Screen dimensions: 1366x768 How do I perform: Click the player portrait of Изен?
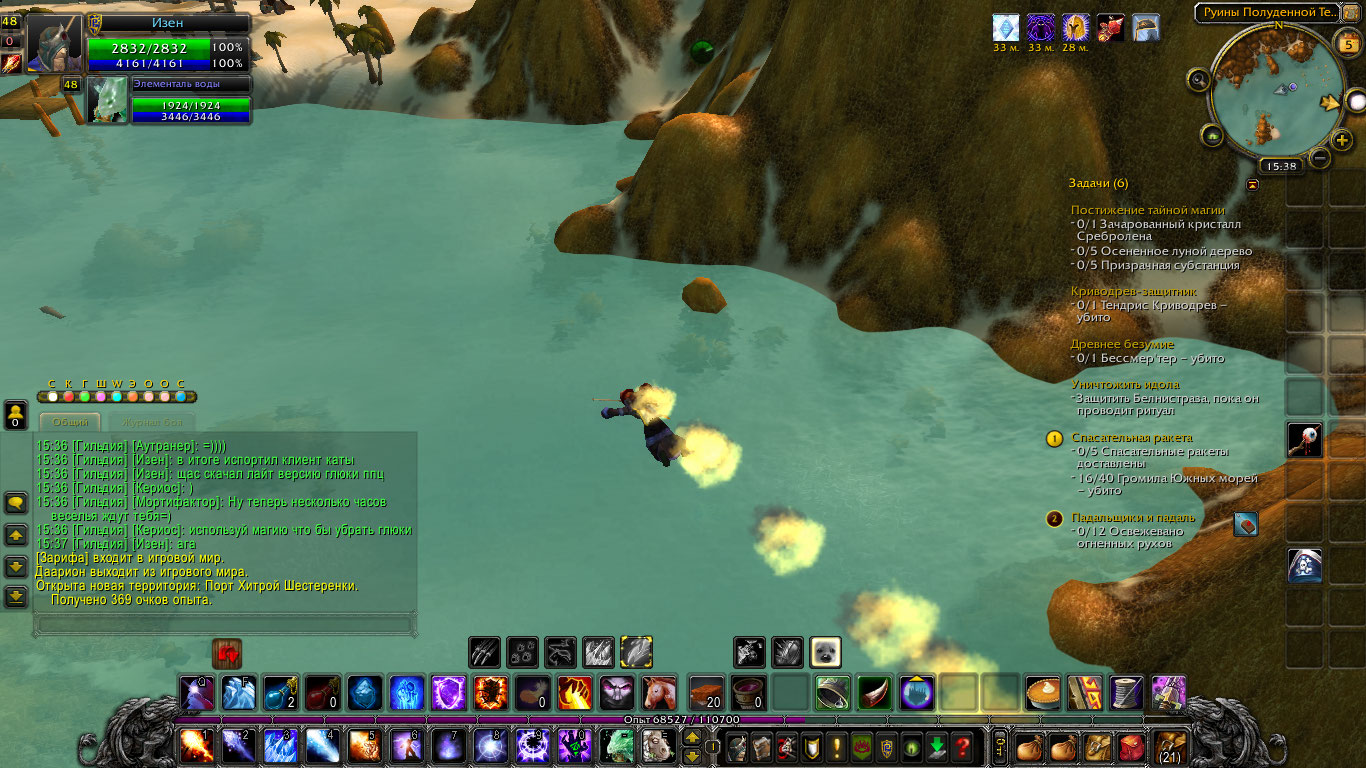[53, 43]
